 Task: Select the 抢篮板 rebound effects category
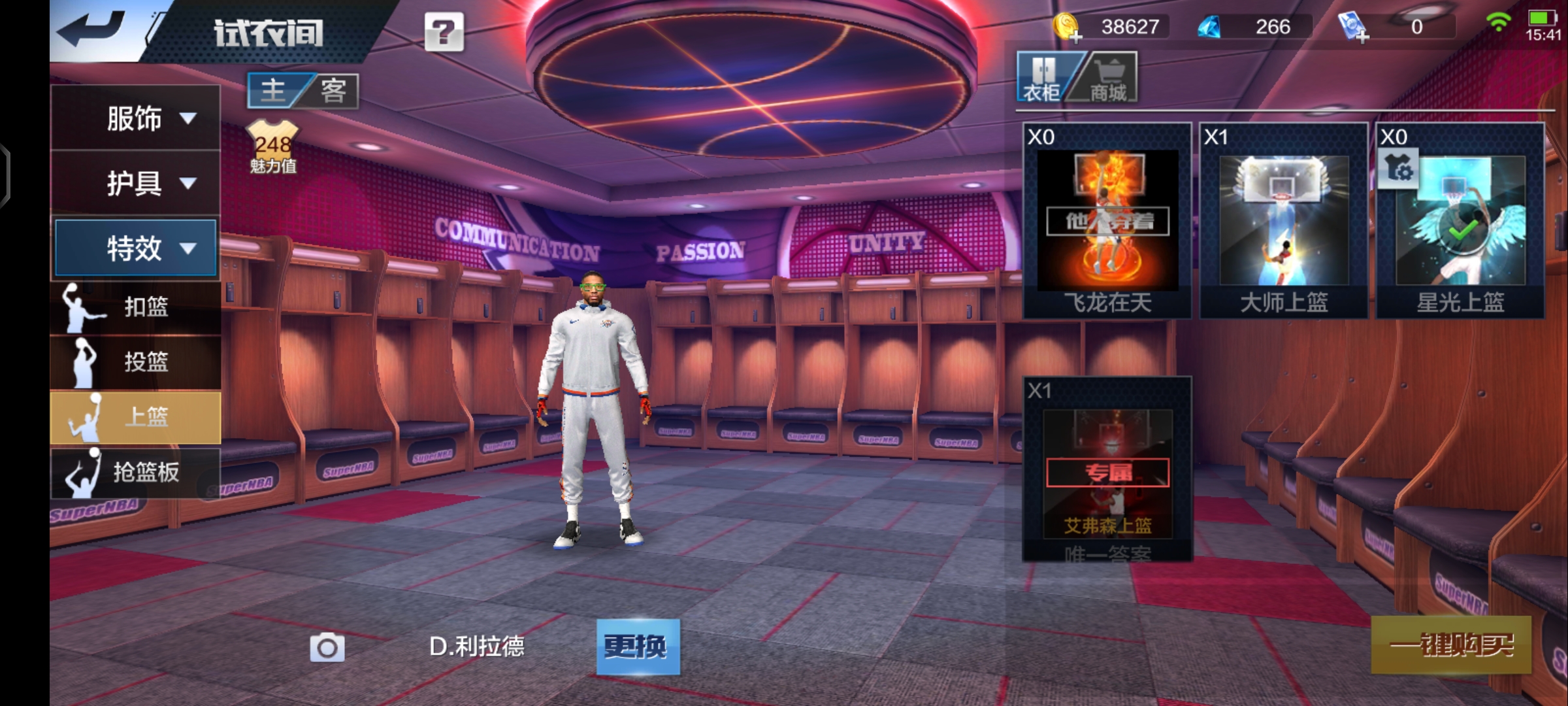click(136, 472)
